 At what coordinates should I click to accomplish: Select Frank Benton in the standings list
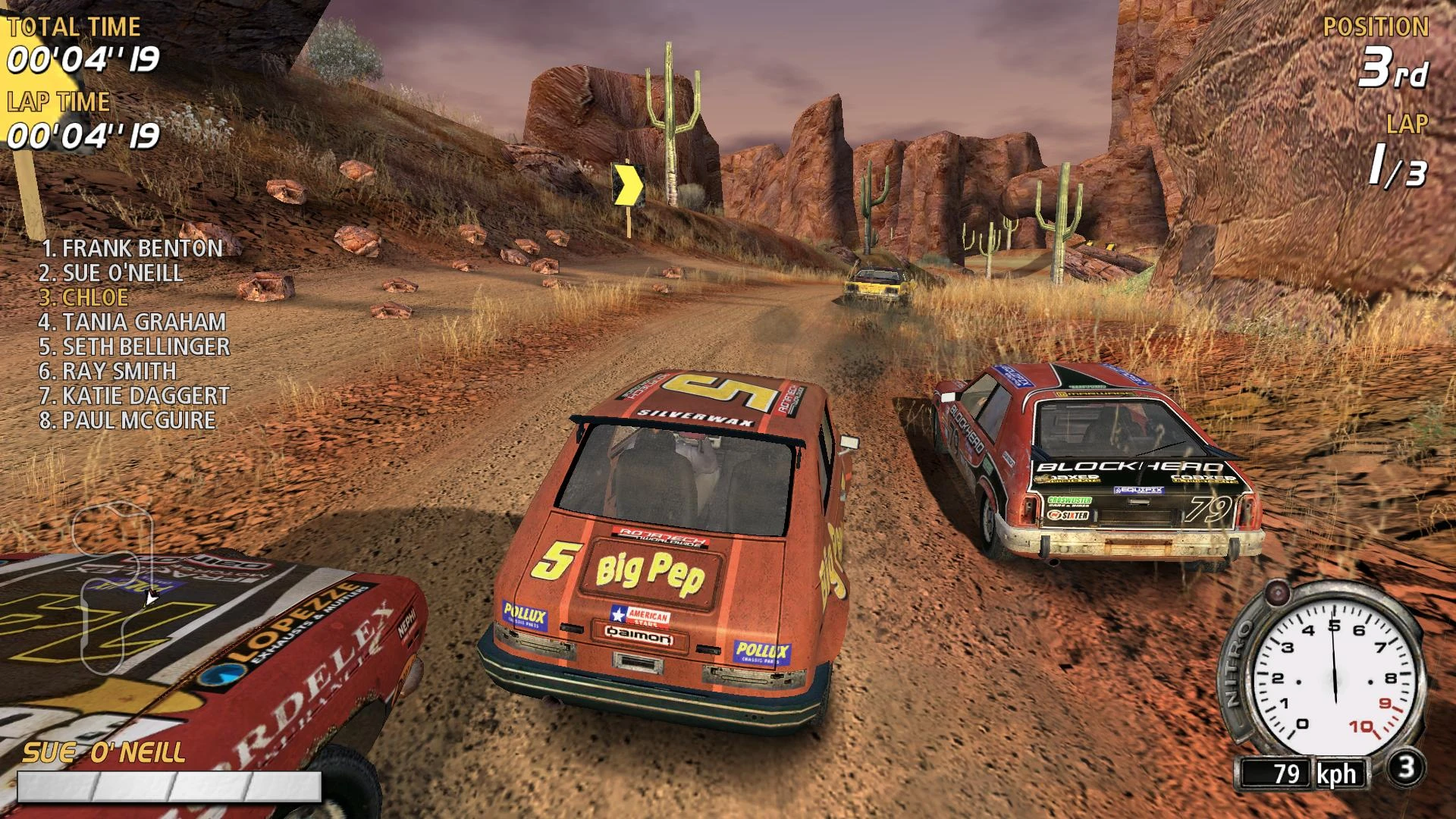point(132,248)
